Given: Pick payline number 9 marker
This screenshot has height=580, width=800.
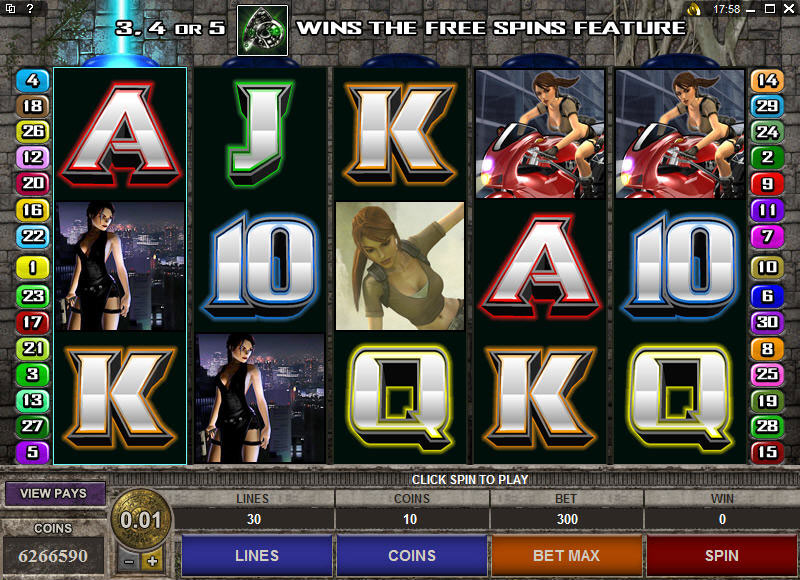Looking at the screenshot, I should click(767, 183).
